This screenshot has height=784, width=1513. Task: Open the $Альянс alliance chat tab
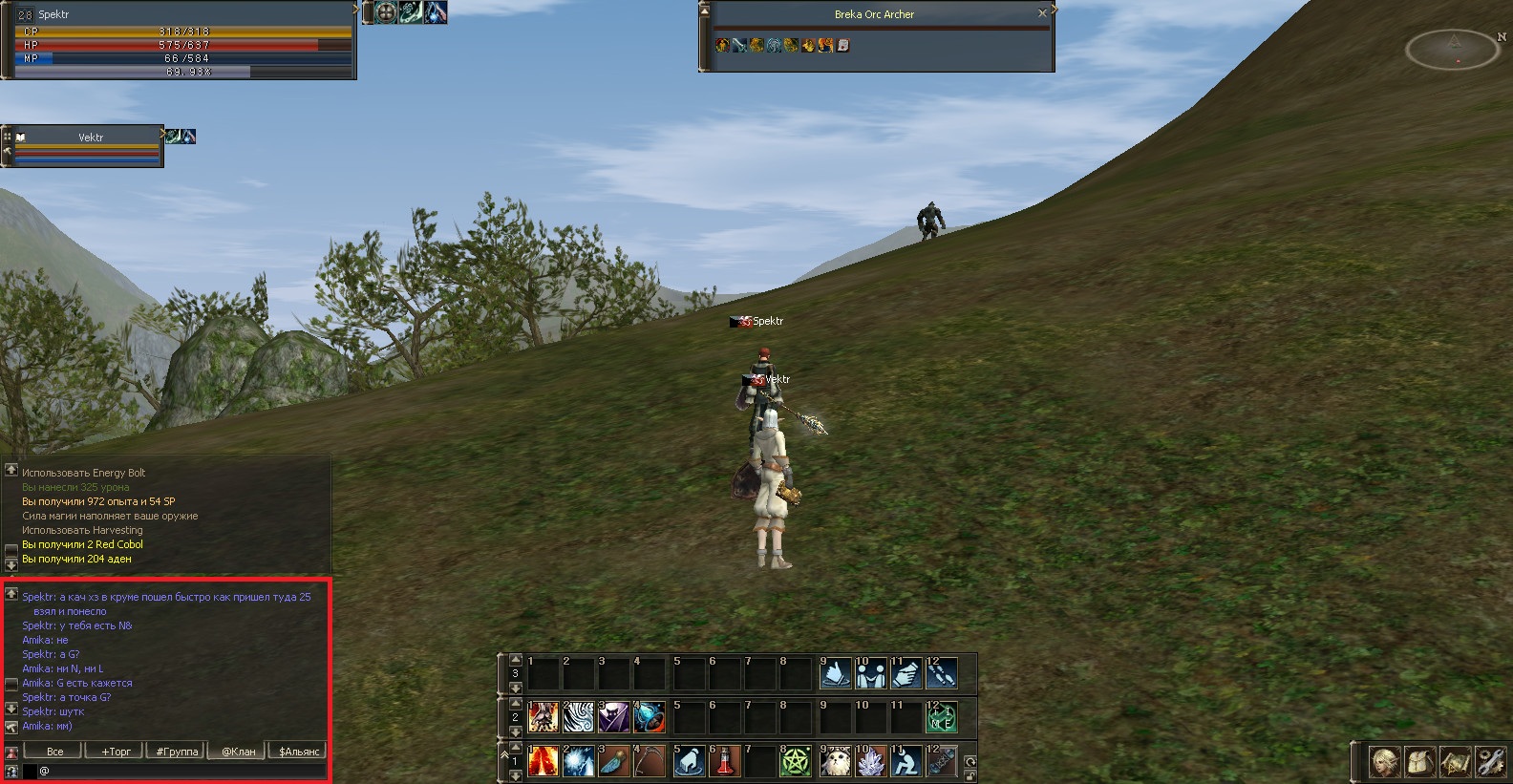(298, 751)
